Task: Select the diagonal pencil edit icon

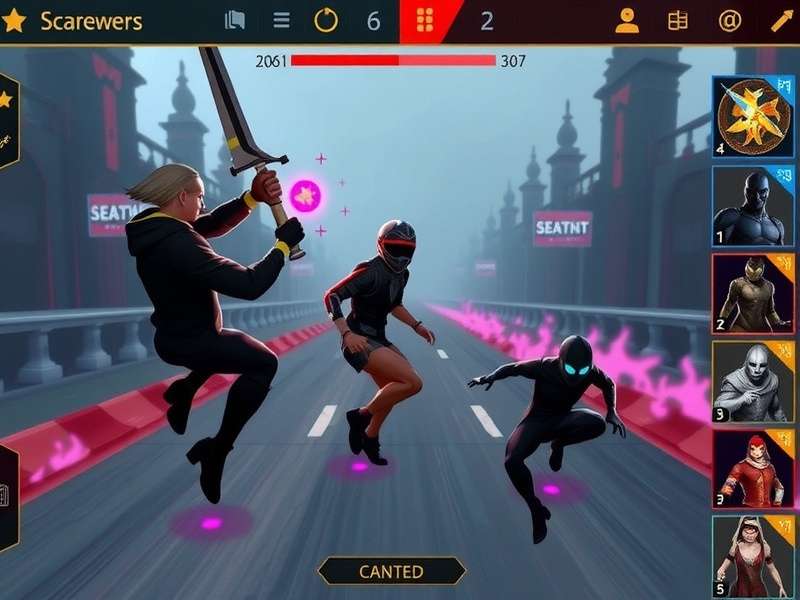Action: (x=780, y=21)
